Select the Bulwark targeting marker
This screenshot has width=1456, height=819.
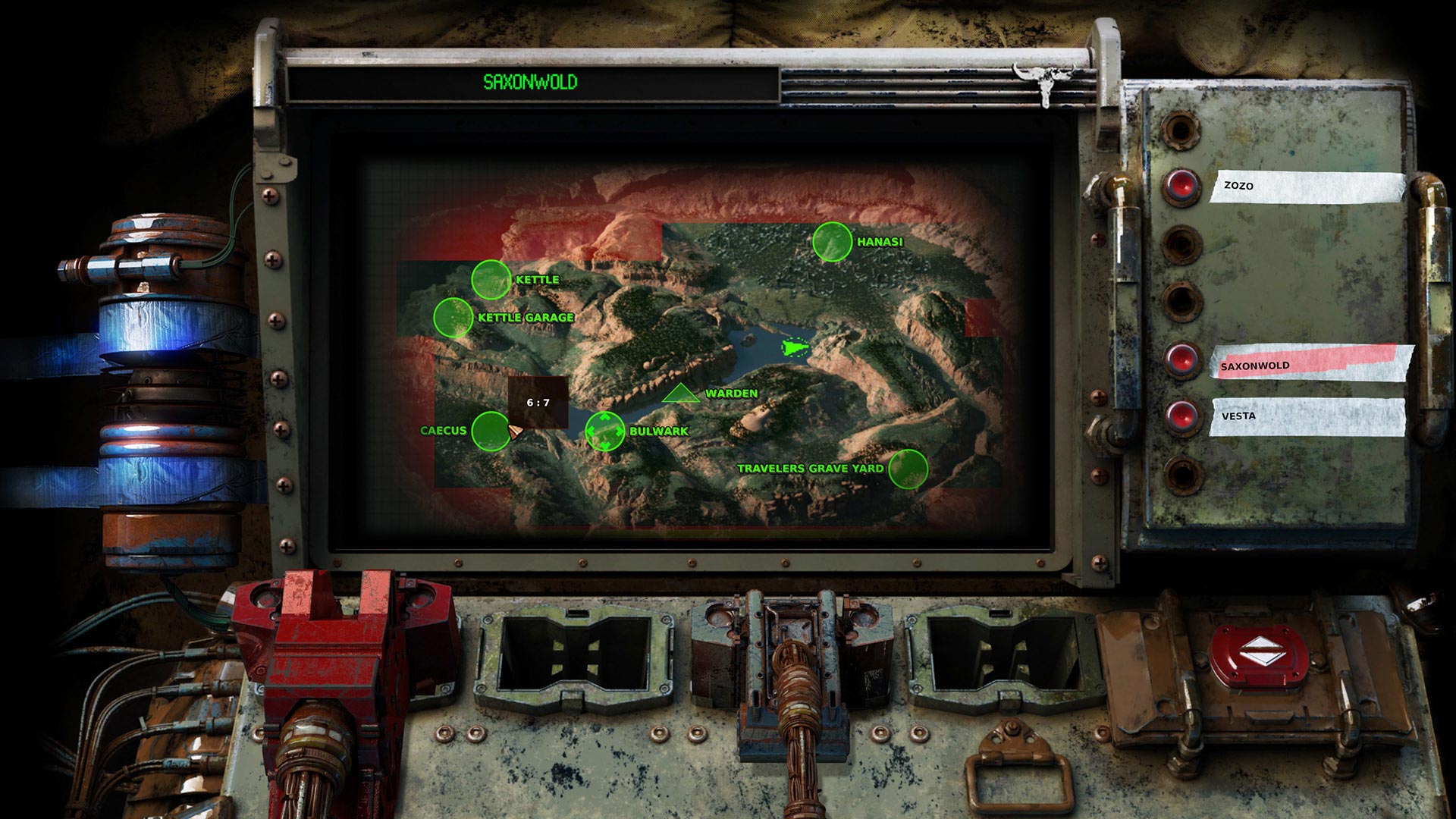click(x=604, y=431)
